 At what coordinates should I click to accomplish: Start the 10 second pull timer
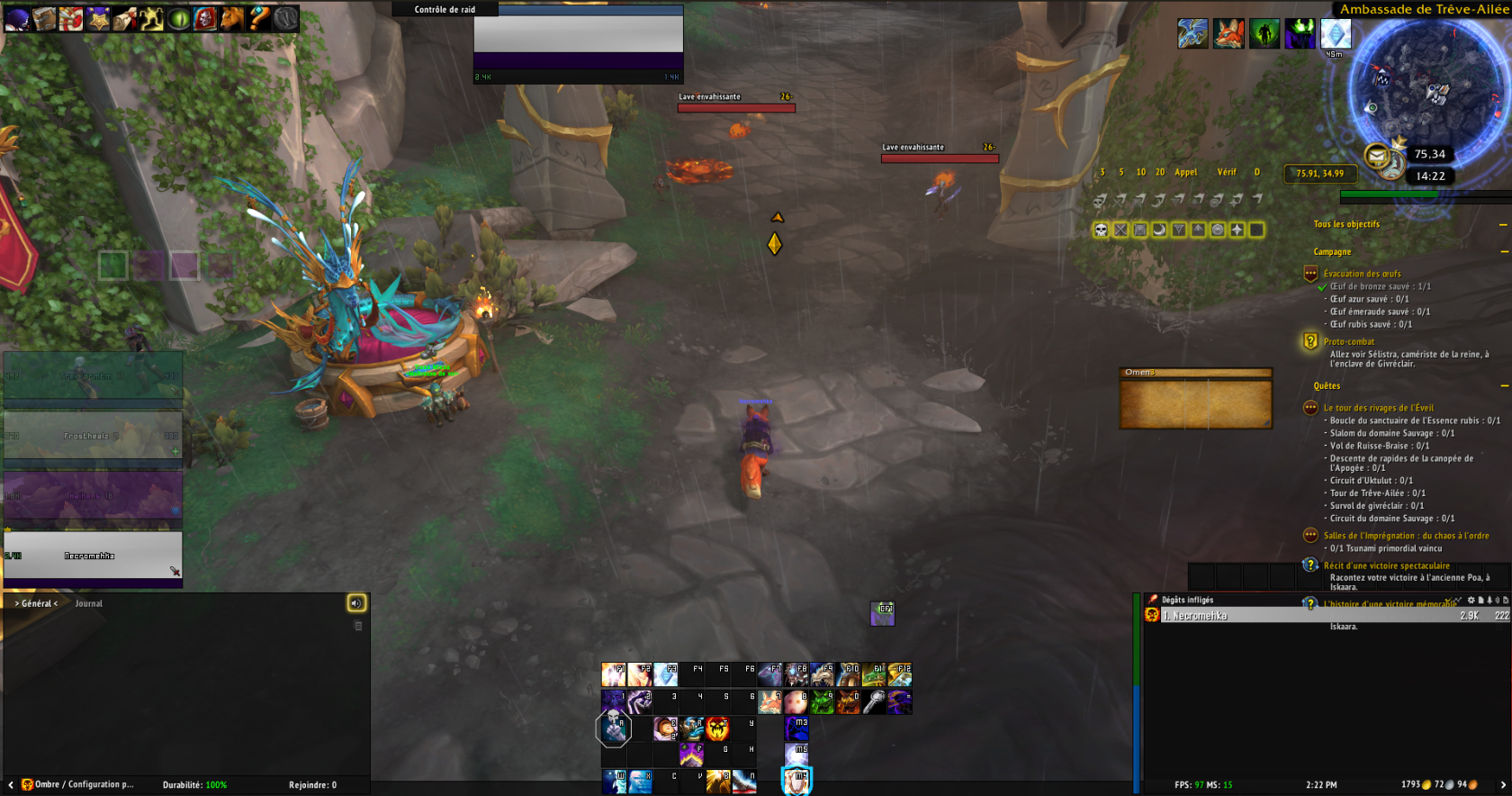click(x=1140, y=172)
